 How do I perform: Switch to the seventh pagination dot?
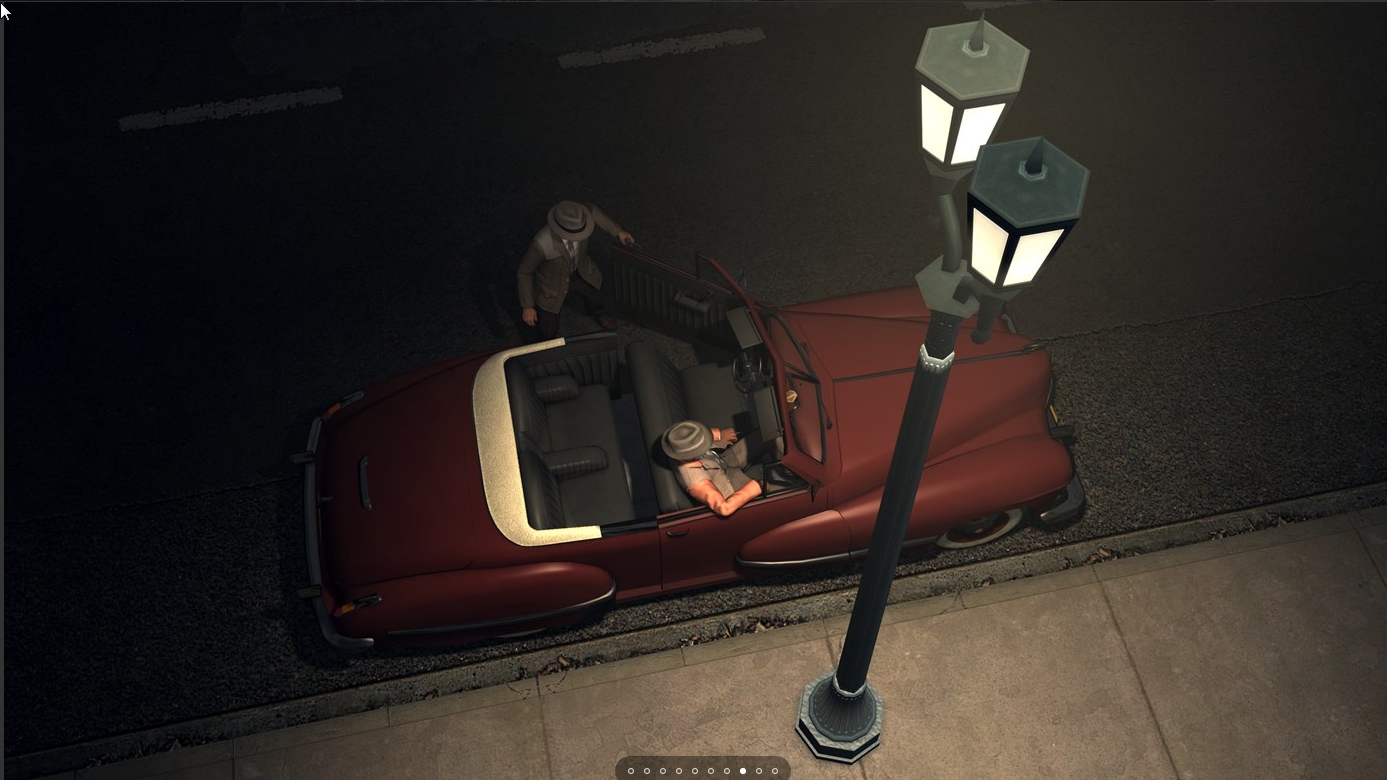pos(727,771)
